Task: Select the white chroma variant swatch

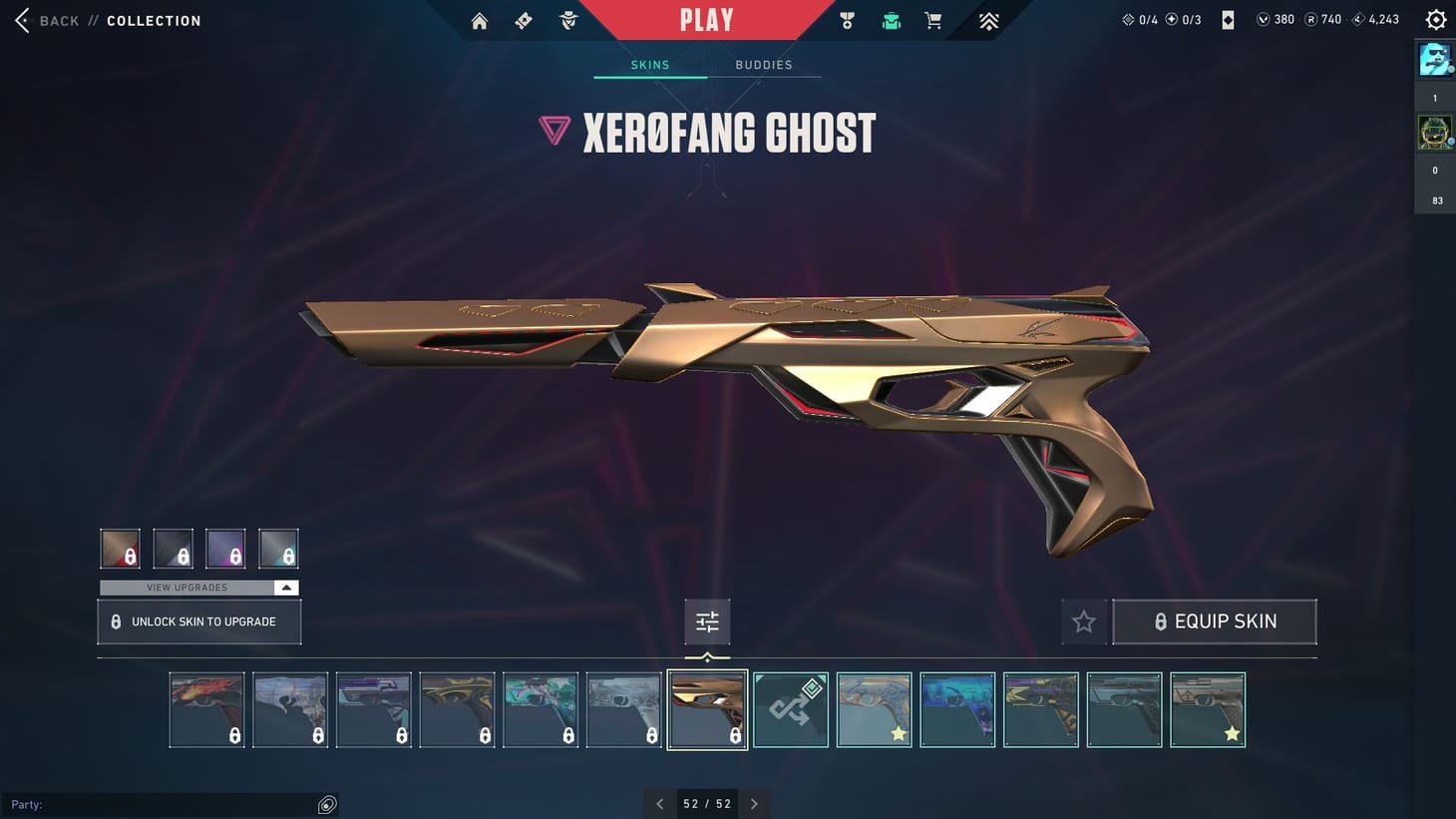Action: coord(278,548)
